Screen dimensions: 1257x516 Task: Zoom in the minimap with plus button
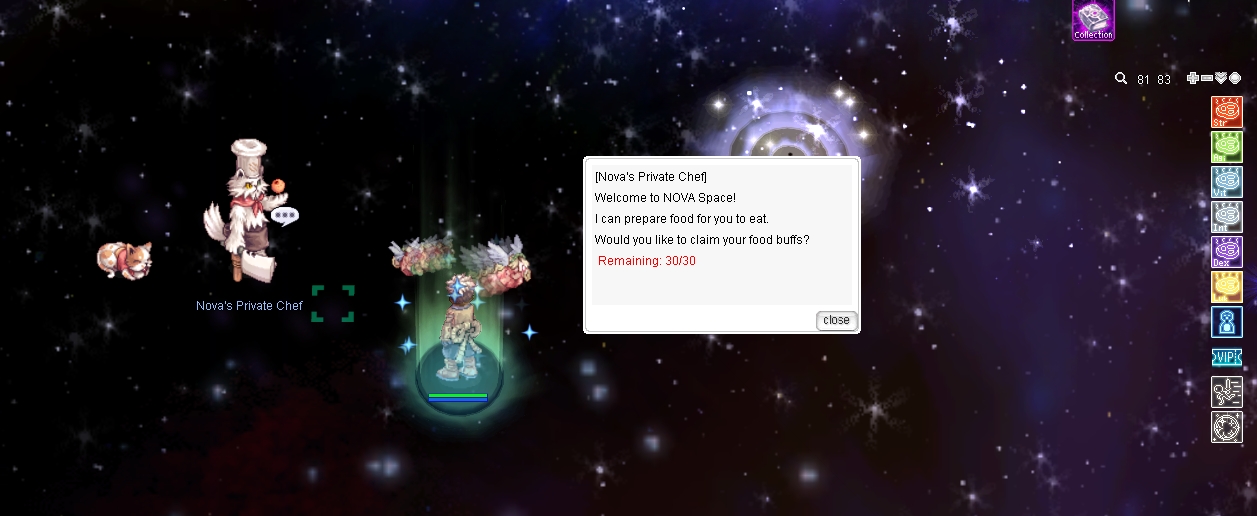[1192, 79]
